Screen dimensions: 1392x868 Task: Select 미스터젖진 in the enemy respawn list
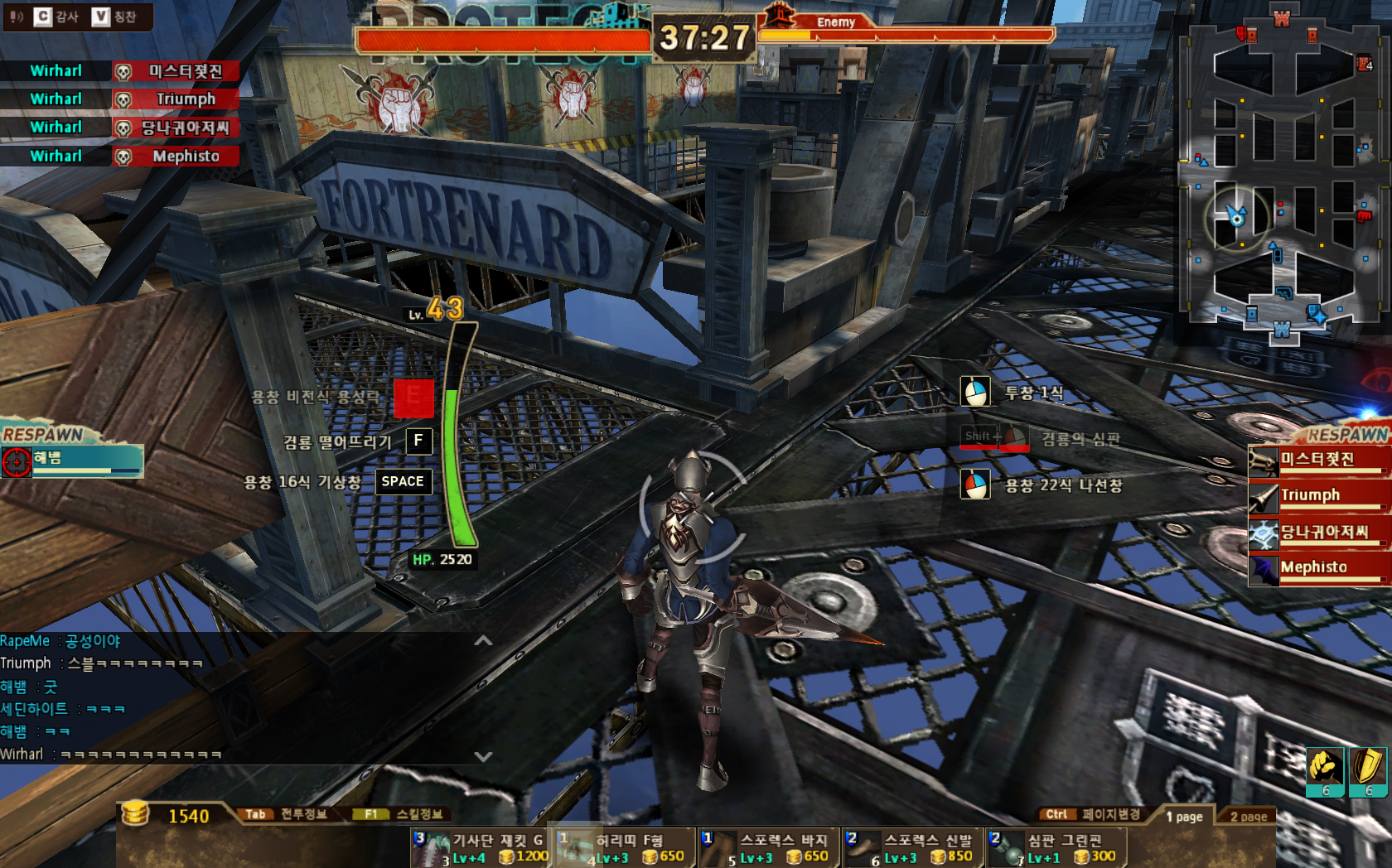[1317, 460]
